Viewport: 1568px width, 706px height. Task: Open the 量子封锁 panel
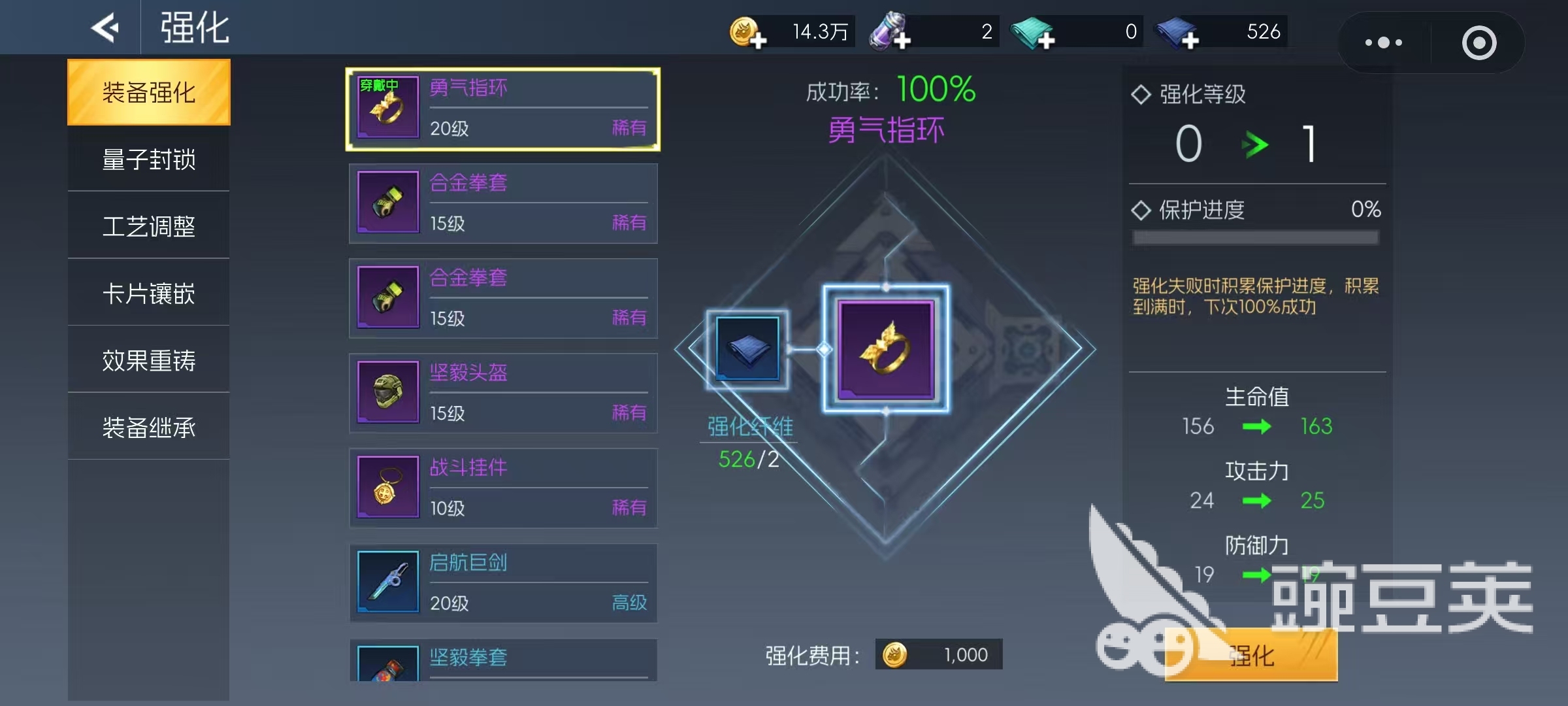tap(148, 159)
